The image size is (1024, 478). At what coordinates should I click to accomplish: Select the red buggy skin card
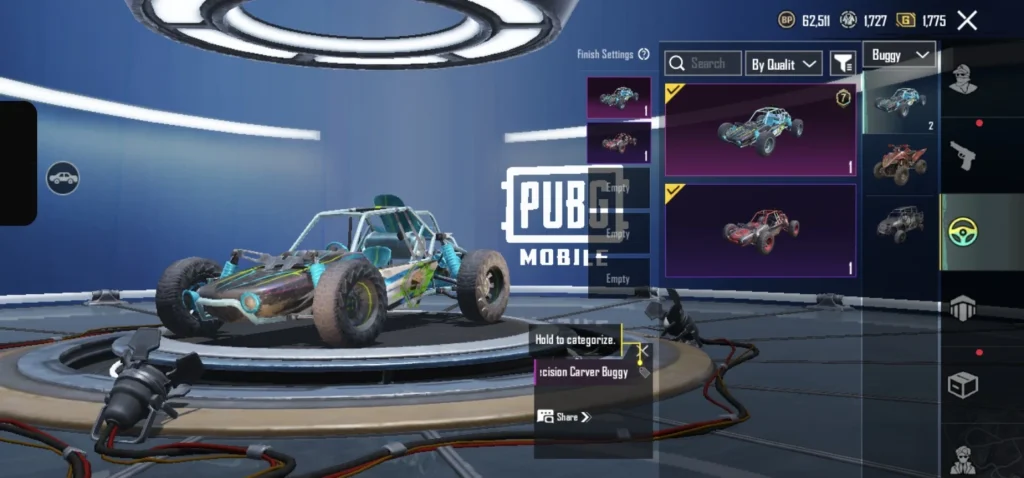pos(760,230)
